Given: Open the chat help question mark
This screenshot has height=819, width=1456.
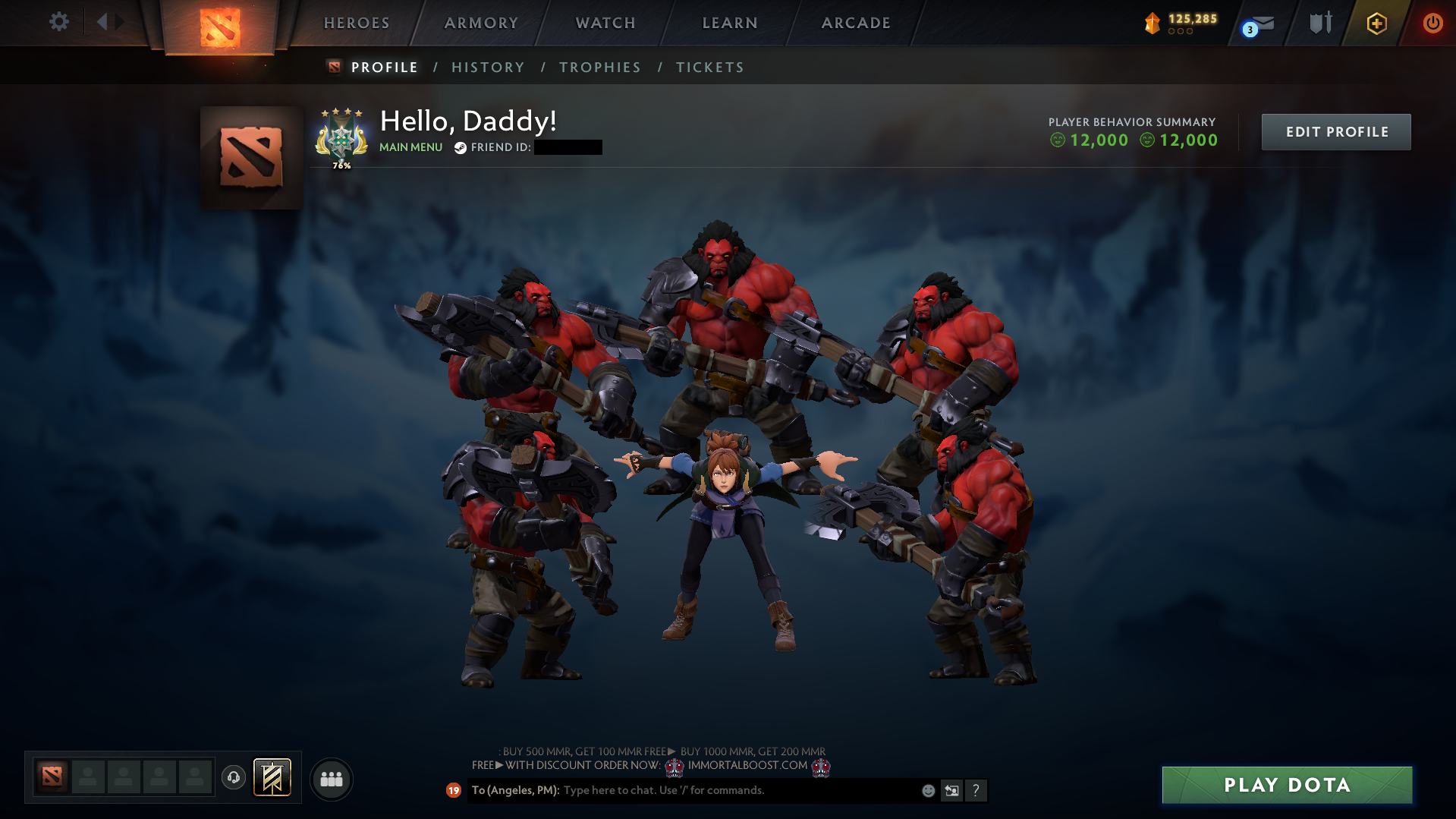Looking at the screenshot, I should (x=976, y=790).
